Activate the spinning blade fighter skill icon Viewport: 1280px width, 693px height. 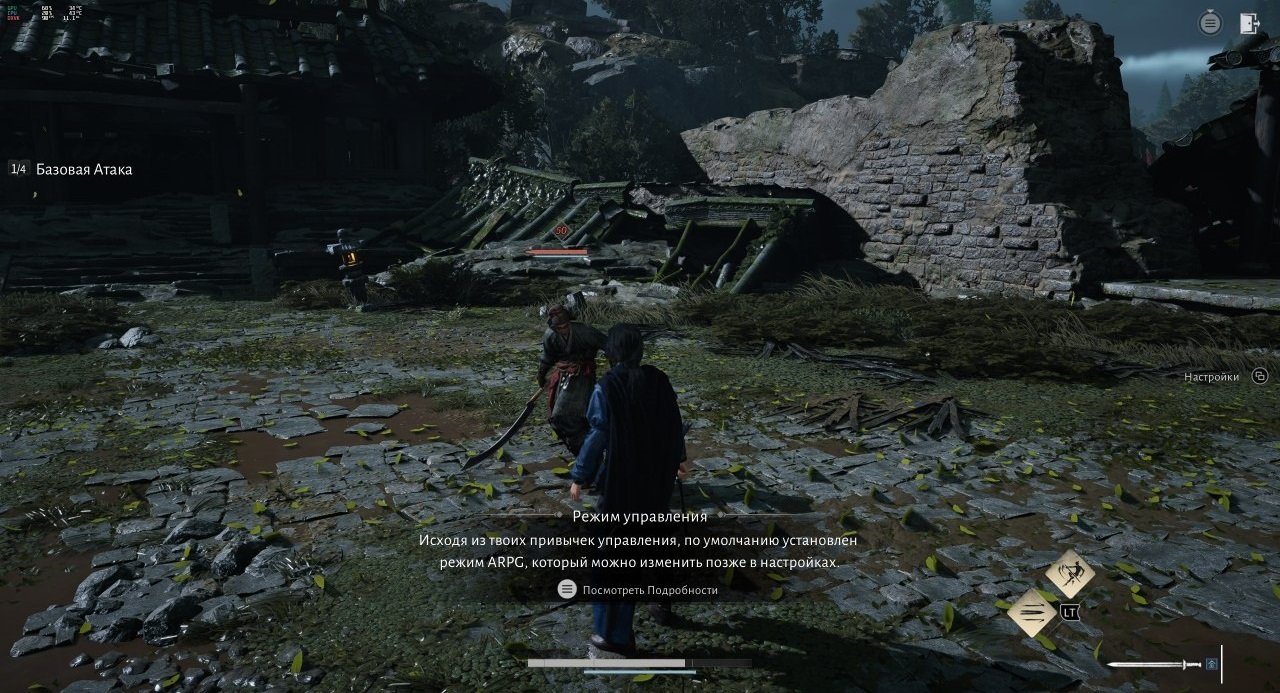(x=1069, y=573)
